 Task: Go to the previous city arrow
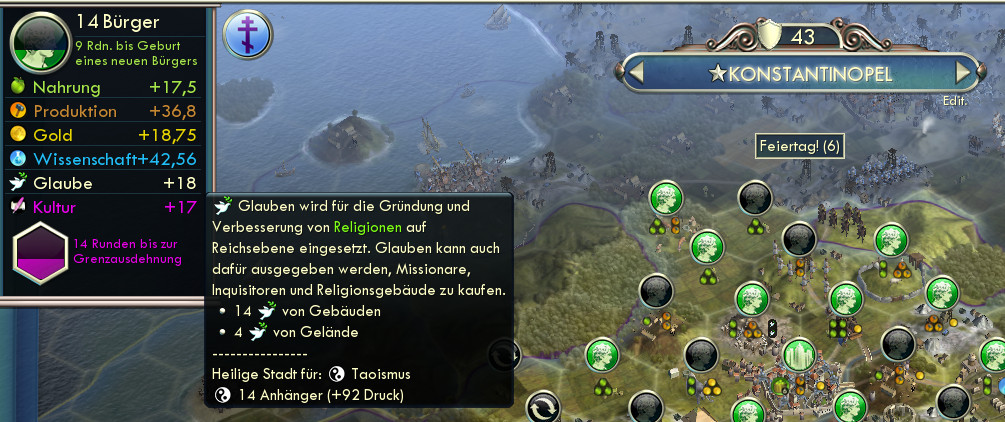click(x=635, y=74)
